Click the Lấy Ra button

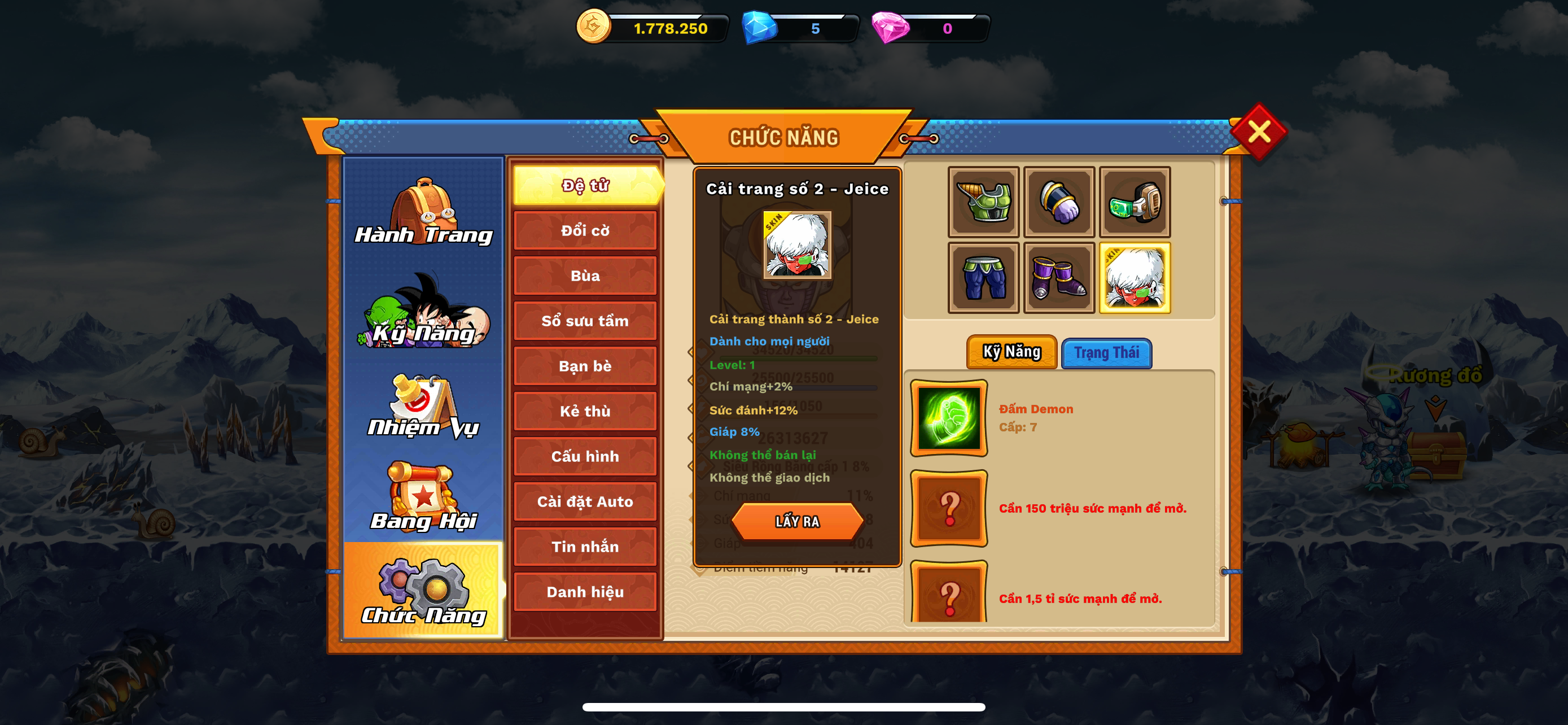click(797, 522)
